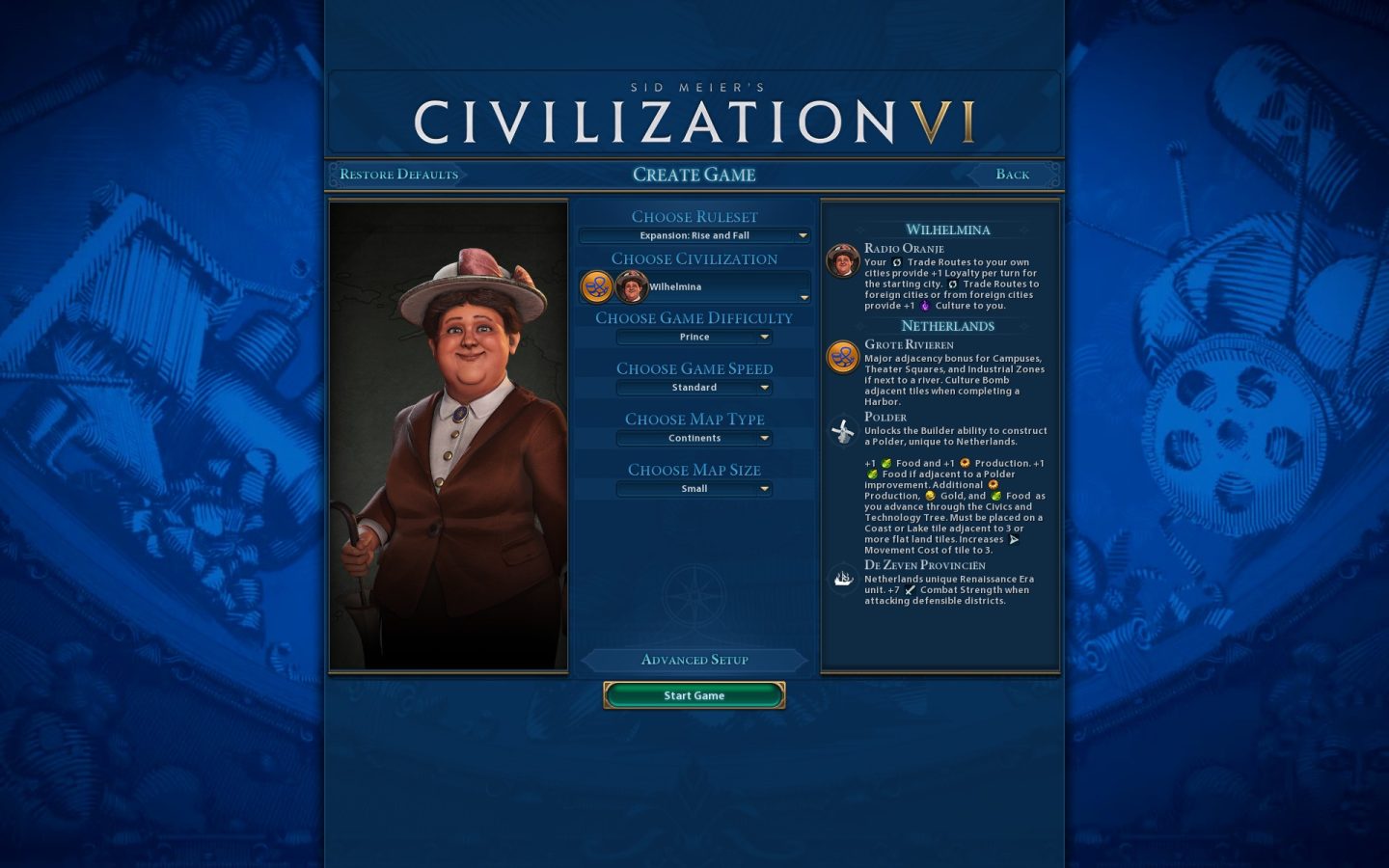Click the purple Culture icon in the ability description
Image resolution: width=1389 pixels, height=868 pixels.
coord(923,303)
